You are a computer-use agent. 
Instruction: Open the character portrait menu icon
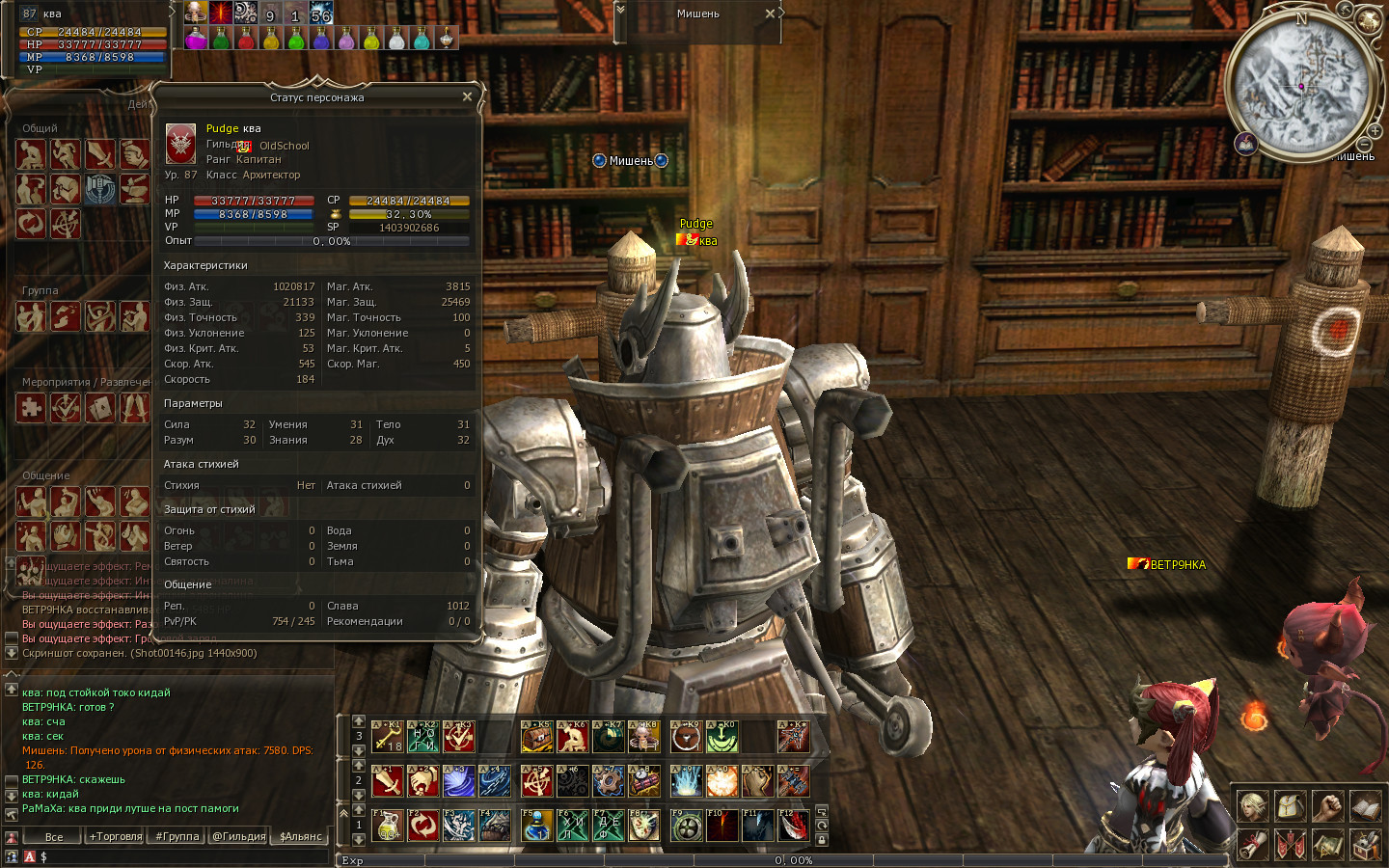[x=1252, y=806]
